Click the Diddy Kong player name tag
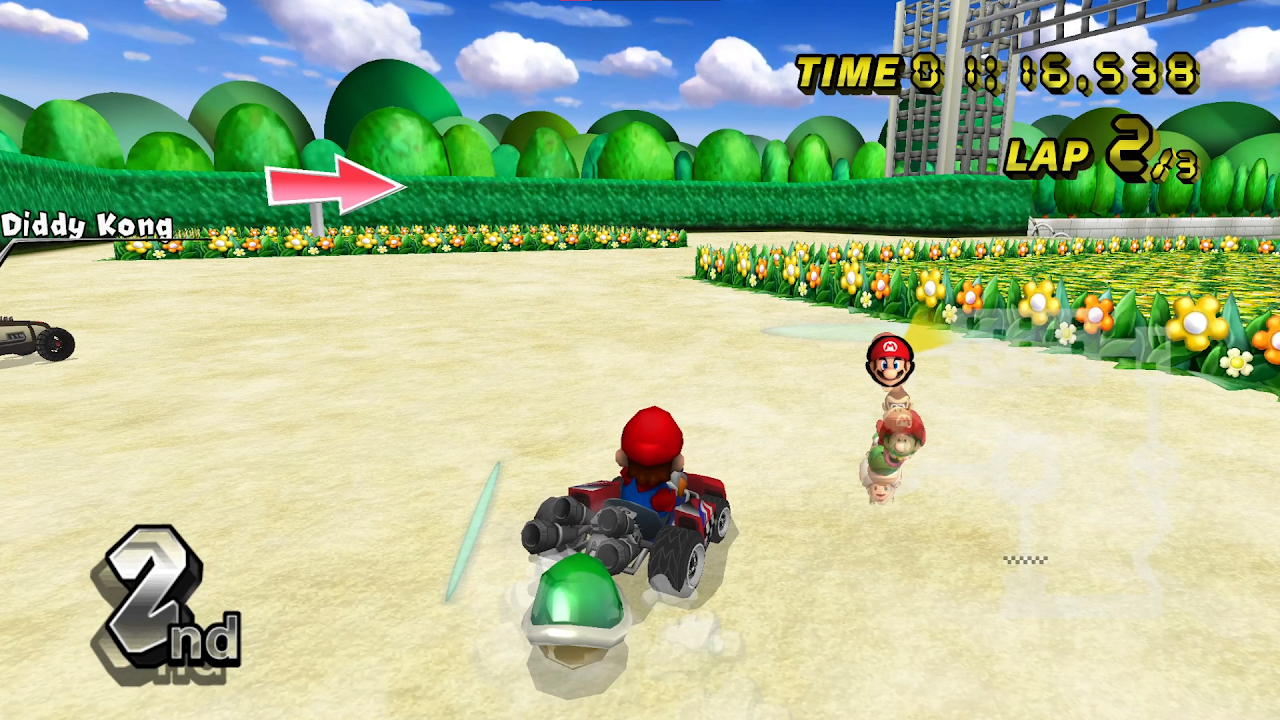Image resolution: width=1280 pixels, height=720 pixels. [87, 225]
